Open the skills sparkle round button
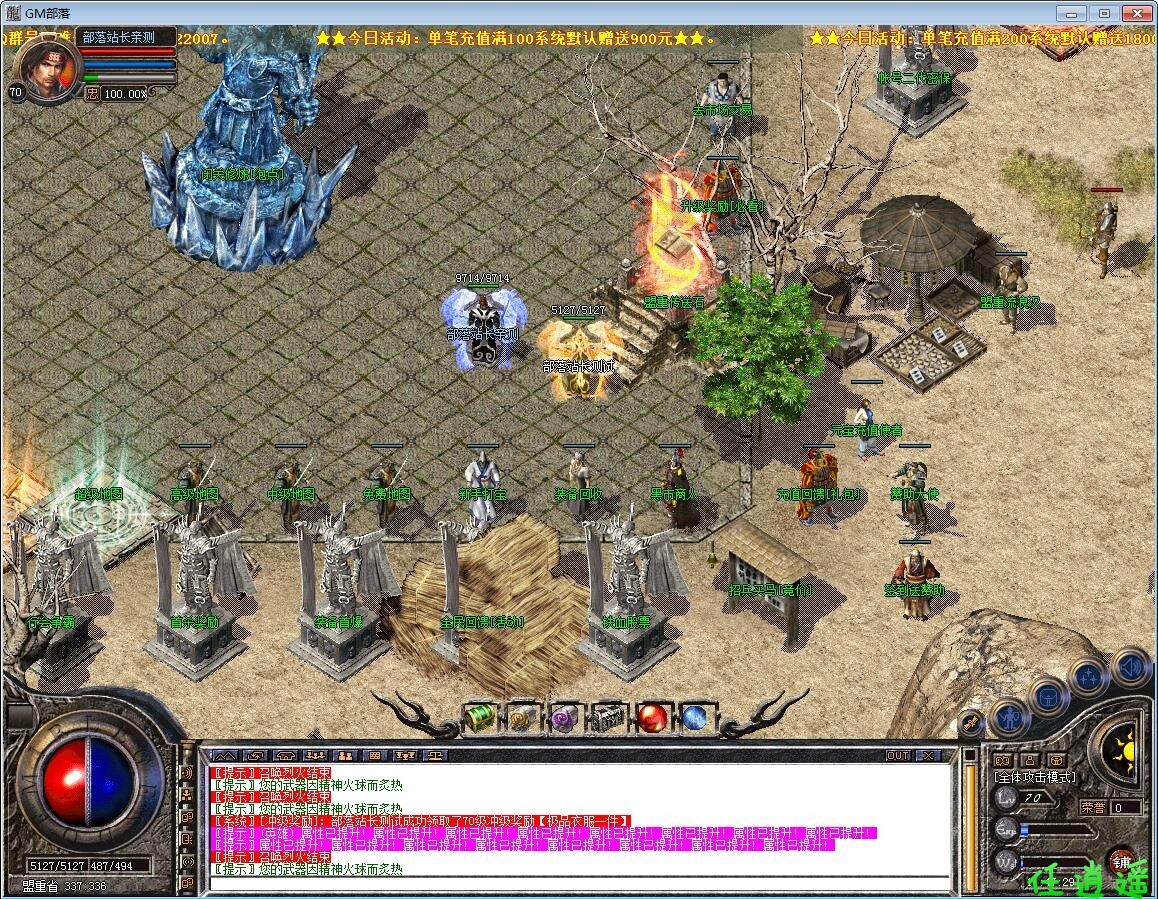Screen dimensions: 1158x899 (1087, 677)
